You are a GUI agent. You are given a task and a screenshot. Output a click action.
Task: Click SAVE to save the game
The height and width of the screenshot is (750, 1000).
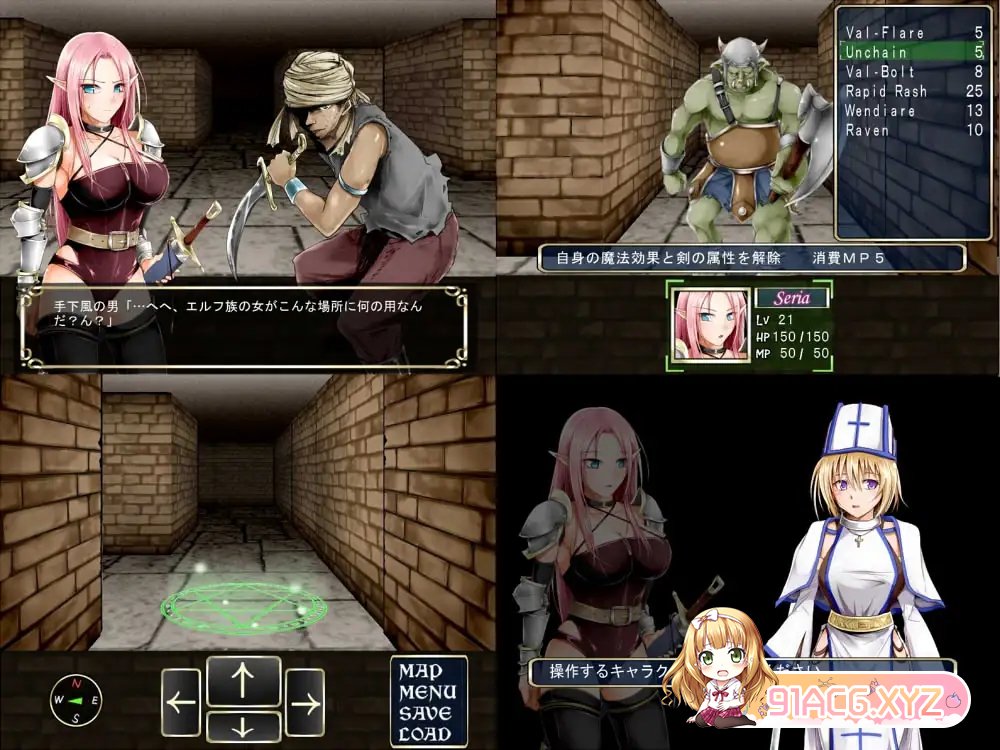[x=427, y=713]
